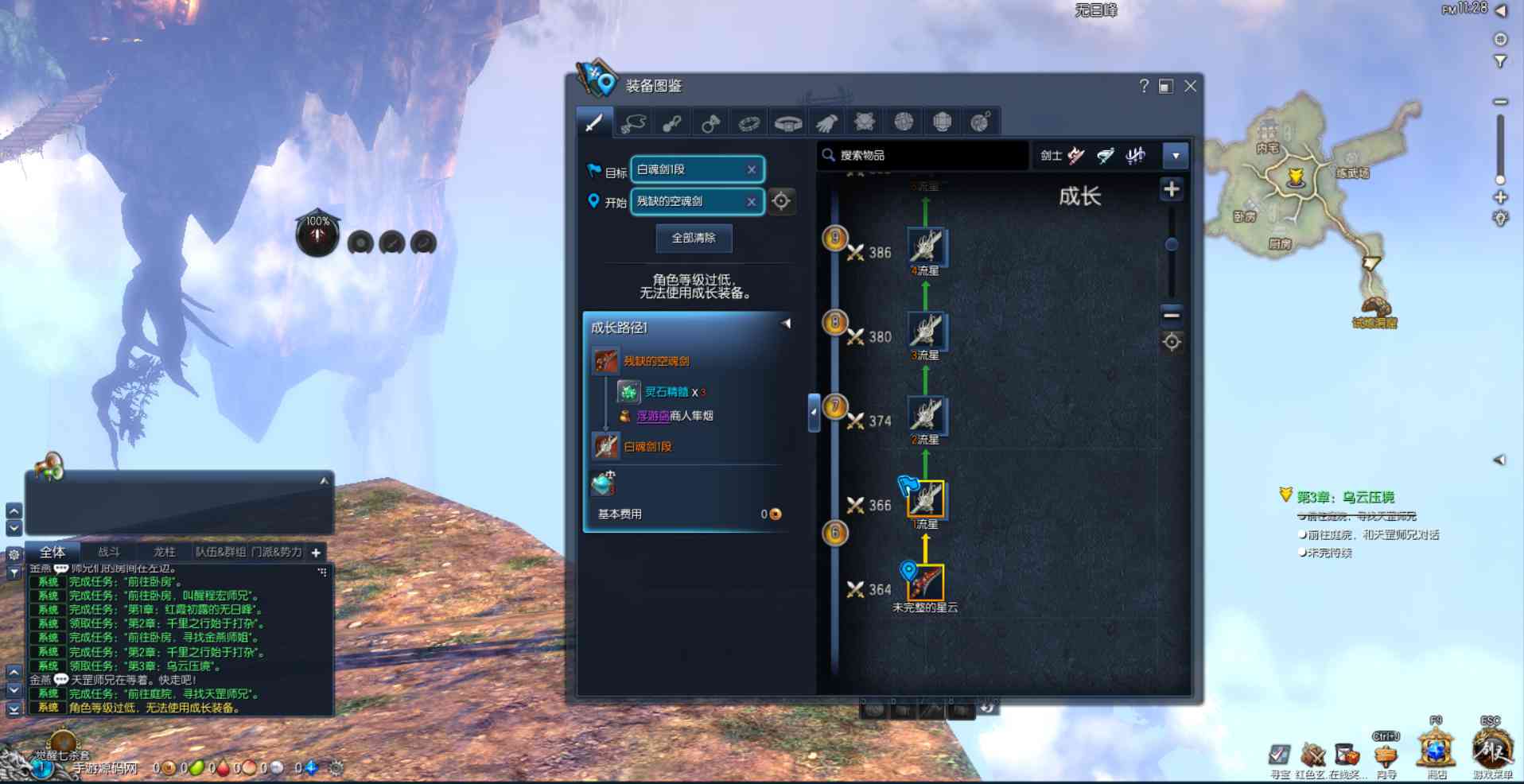
Task: Choose the 未完整的星云 starting weapon node
Action: 926,583
